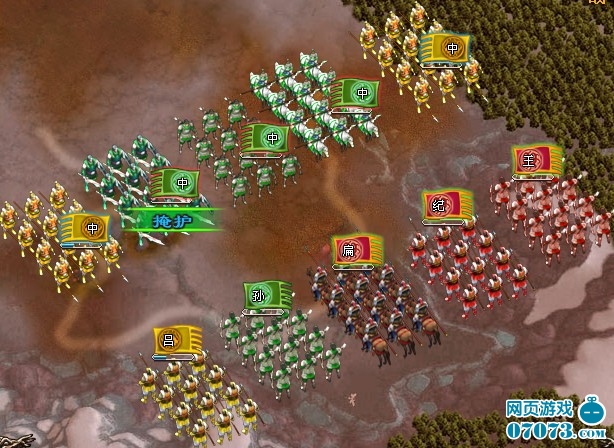Screen dimensions: 614x448
Task: Select the green 孙 unit banner
Action: point(262,296)
